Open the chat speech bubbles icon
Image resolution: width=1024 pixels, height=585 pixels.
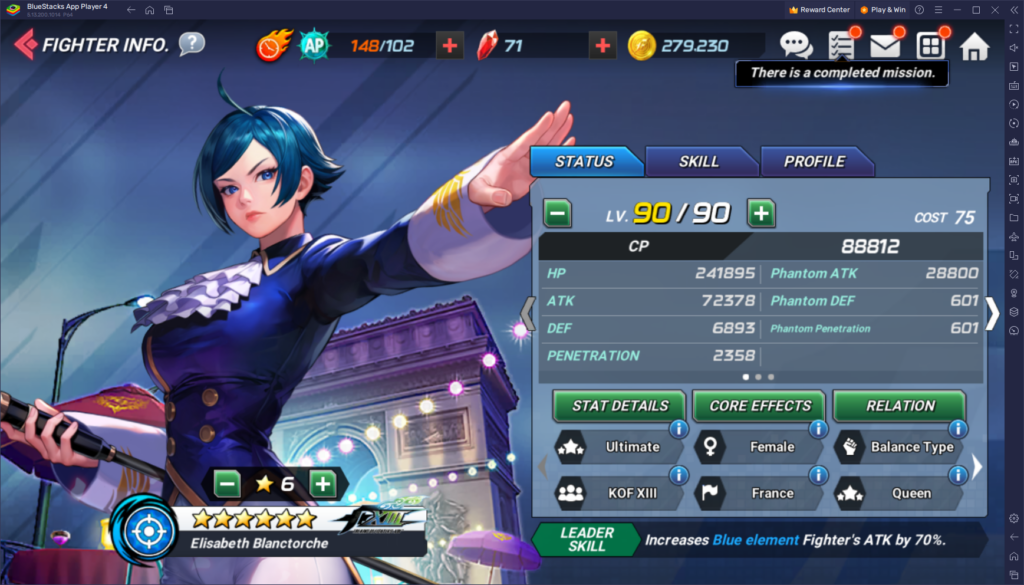pos(796,45)
